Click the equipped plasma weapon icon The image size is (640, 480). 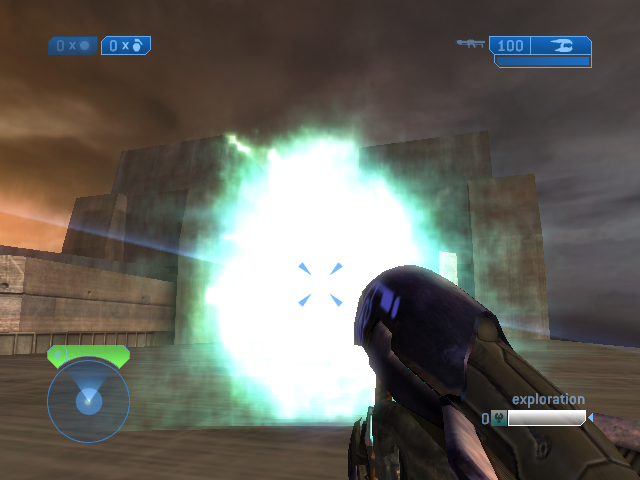562,45
